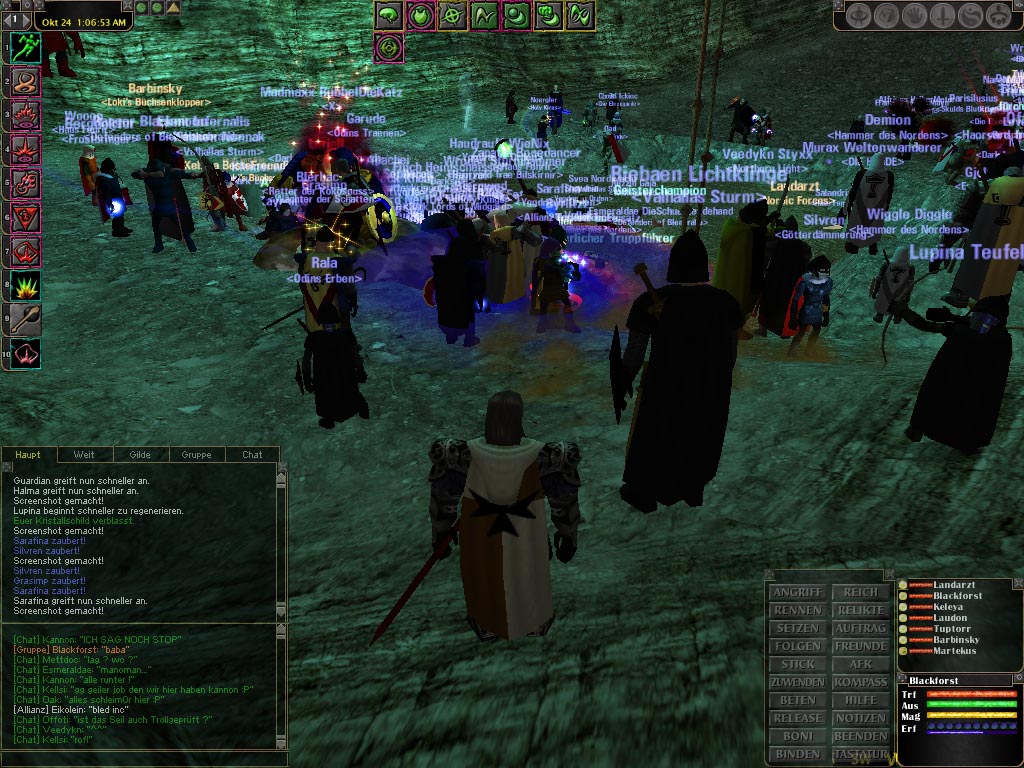This screenshot has height=768, width=1024.
Task: Click the ANGRIFF attack button
Action: click(x=797, y=592)
